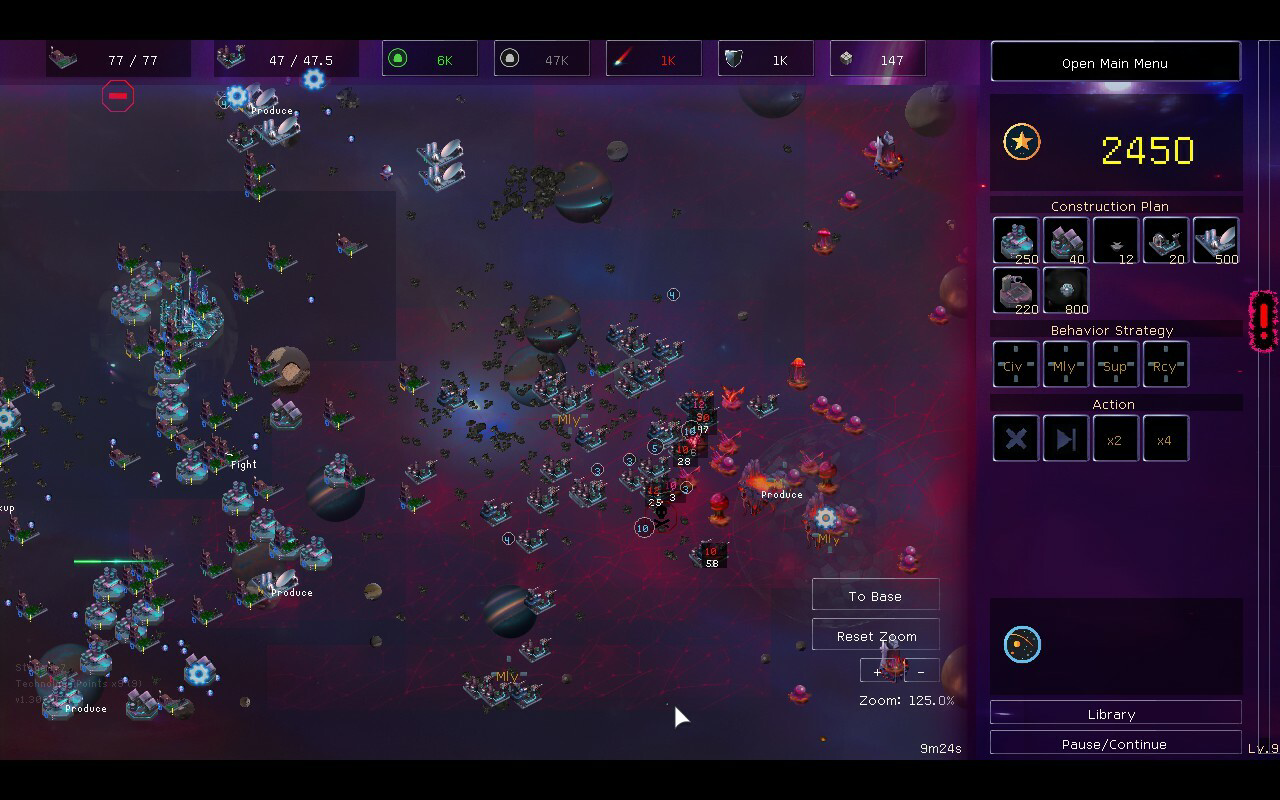Image resolution: width=1280 pixels, height=800 pixels.
Task: Toggle the Mly behavior strategy
Action: pos(1065,364)
